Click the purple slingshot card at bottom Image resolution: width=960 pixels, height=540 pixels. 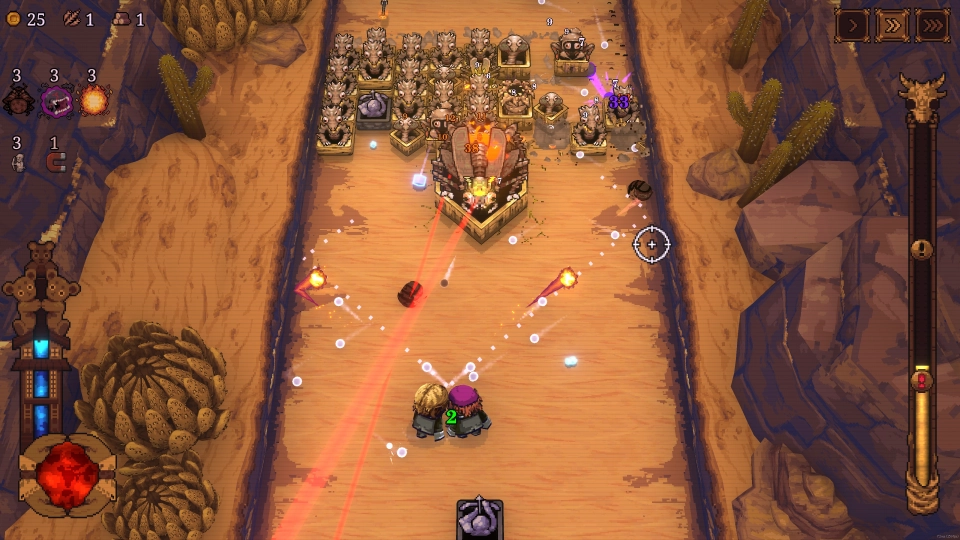[480, 520]
